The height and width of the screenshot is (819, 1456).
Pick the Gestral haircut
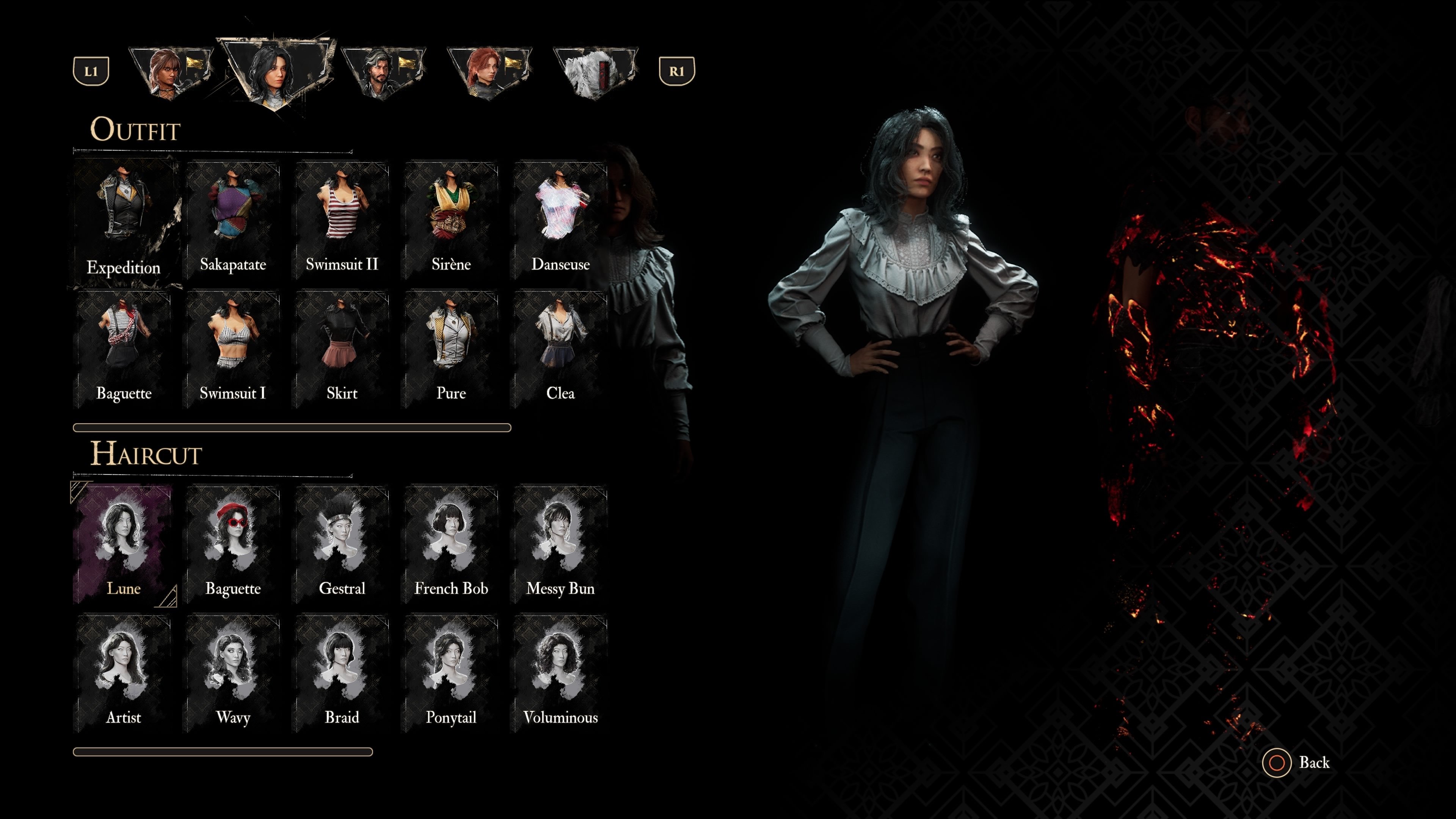[x=342, y=544]
